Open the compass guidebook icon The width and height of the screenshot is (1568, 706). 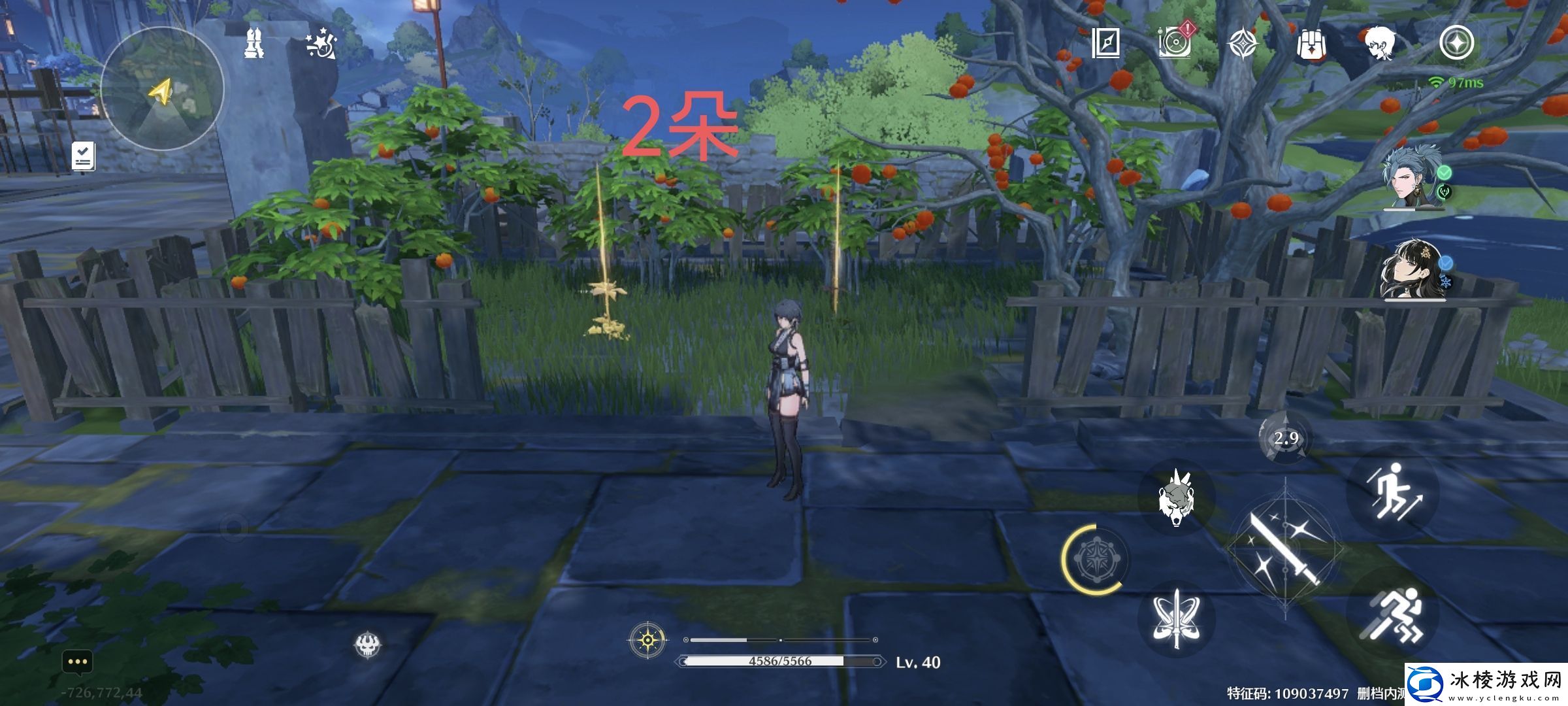pos(1105,43)
